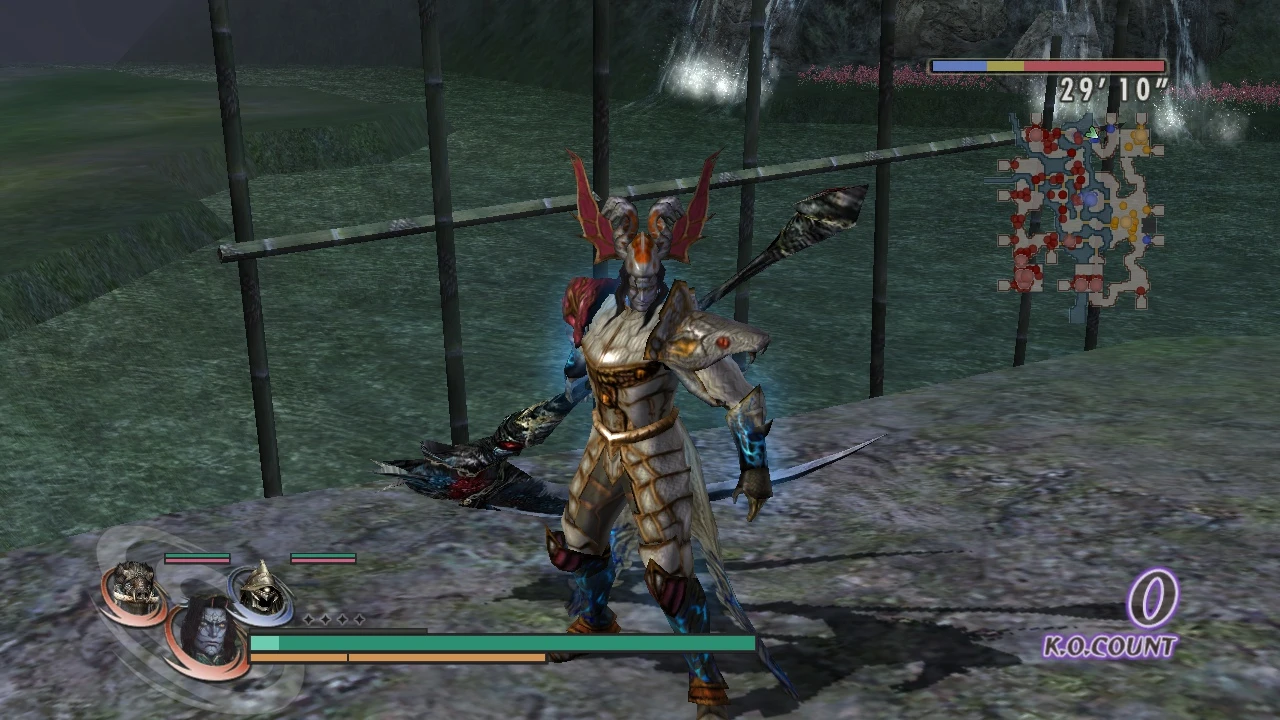Select the leftmost ally status bar

197,557
